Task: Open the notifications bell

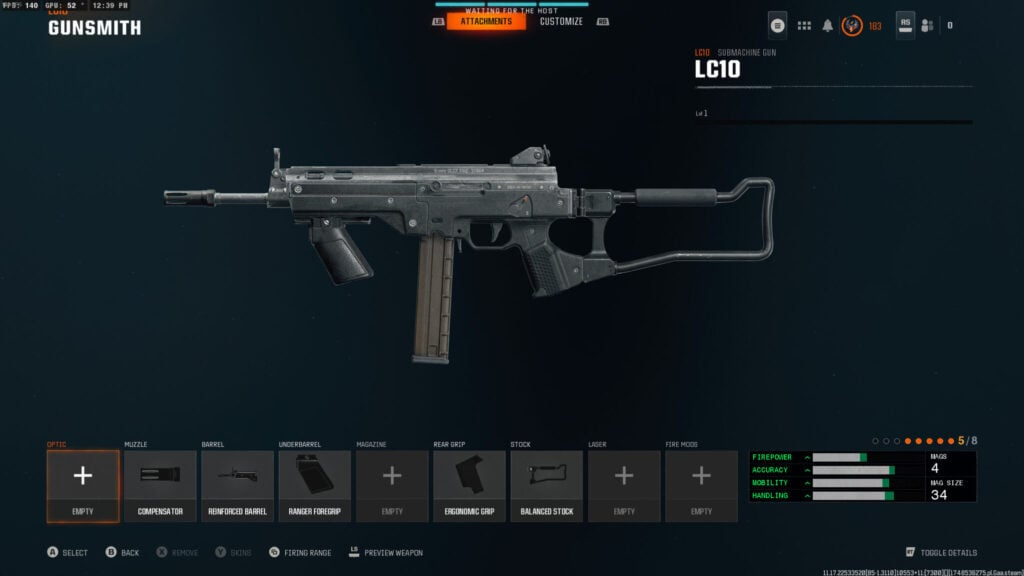Action: tap(828, 25)
